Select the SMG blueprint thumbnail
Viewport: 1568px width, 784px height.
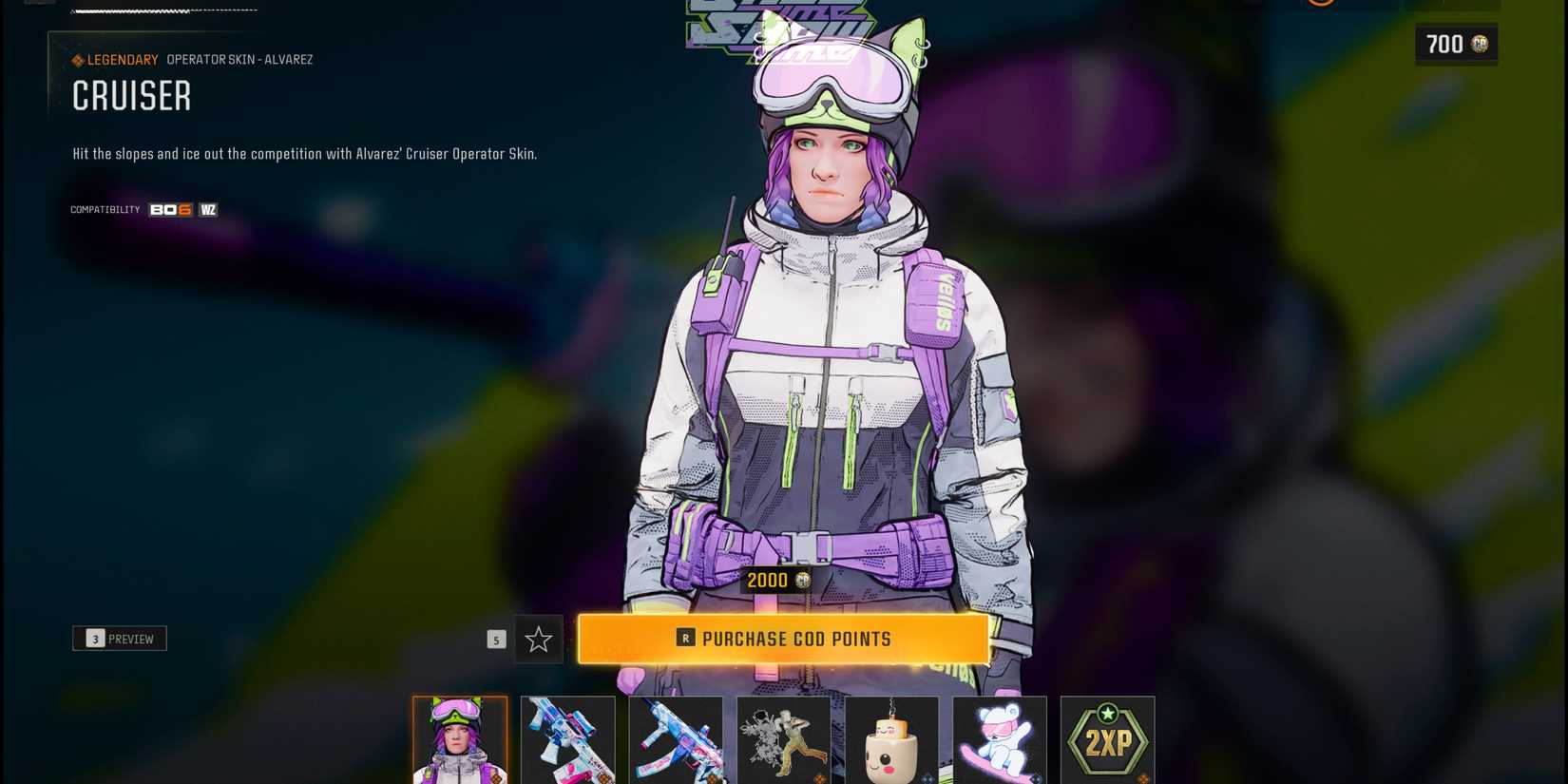click(x=676, y=741)
